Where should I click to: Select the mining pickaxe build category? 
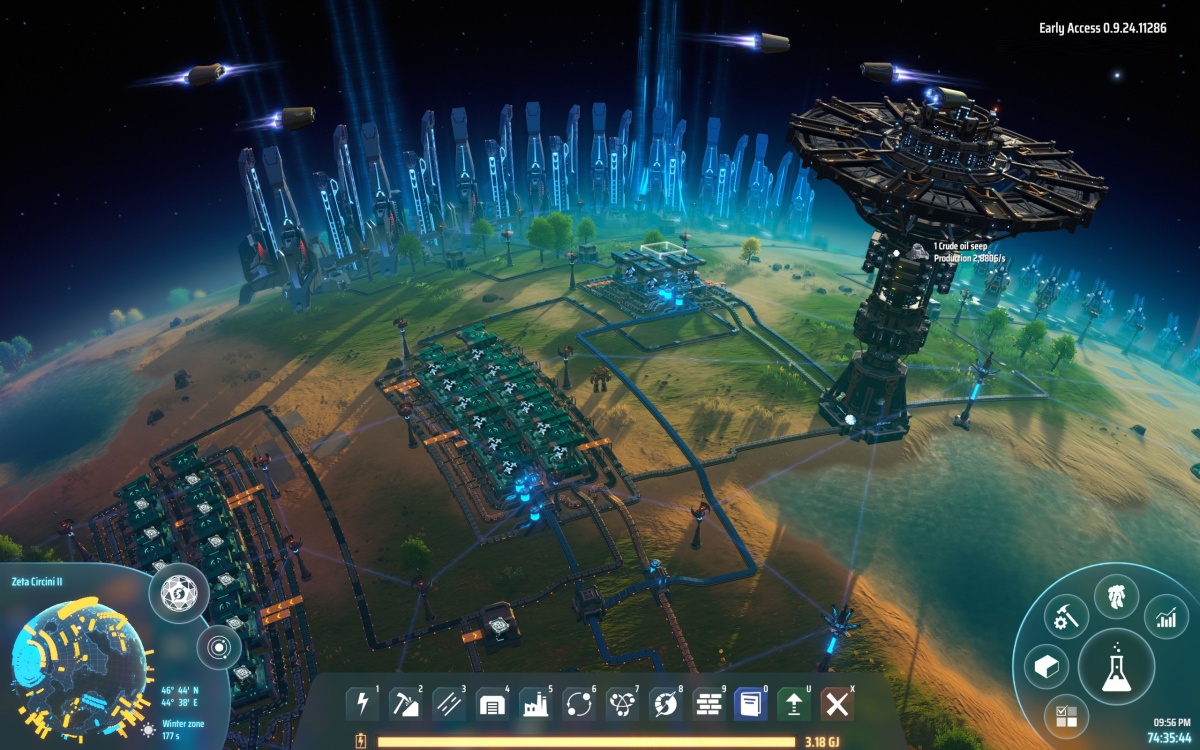[x=405, y=704]
